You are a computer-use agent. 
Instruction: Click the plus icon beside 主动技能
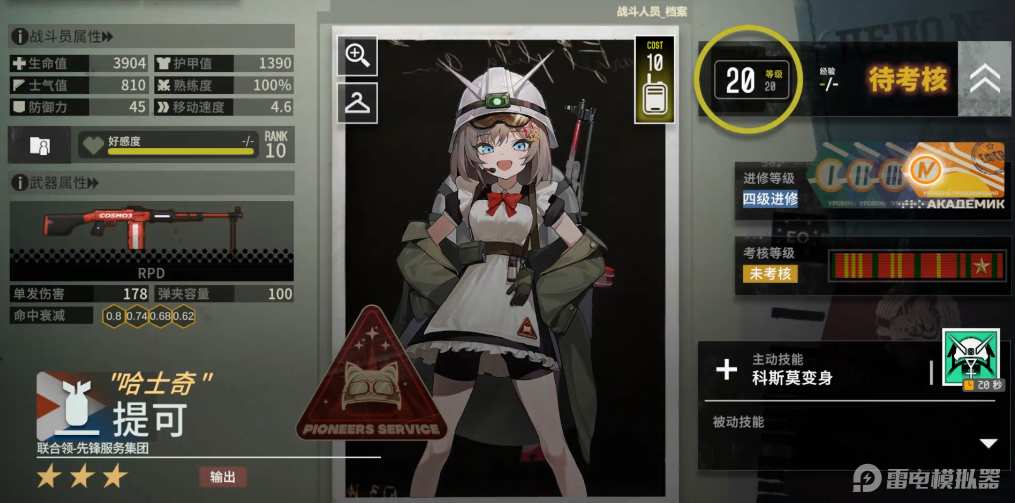pyautogui.click(x=727, y=370)
